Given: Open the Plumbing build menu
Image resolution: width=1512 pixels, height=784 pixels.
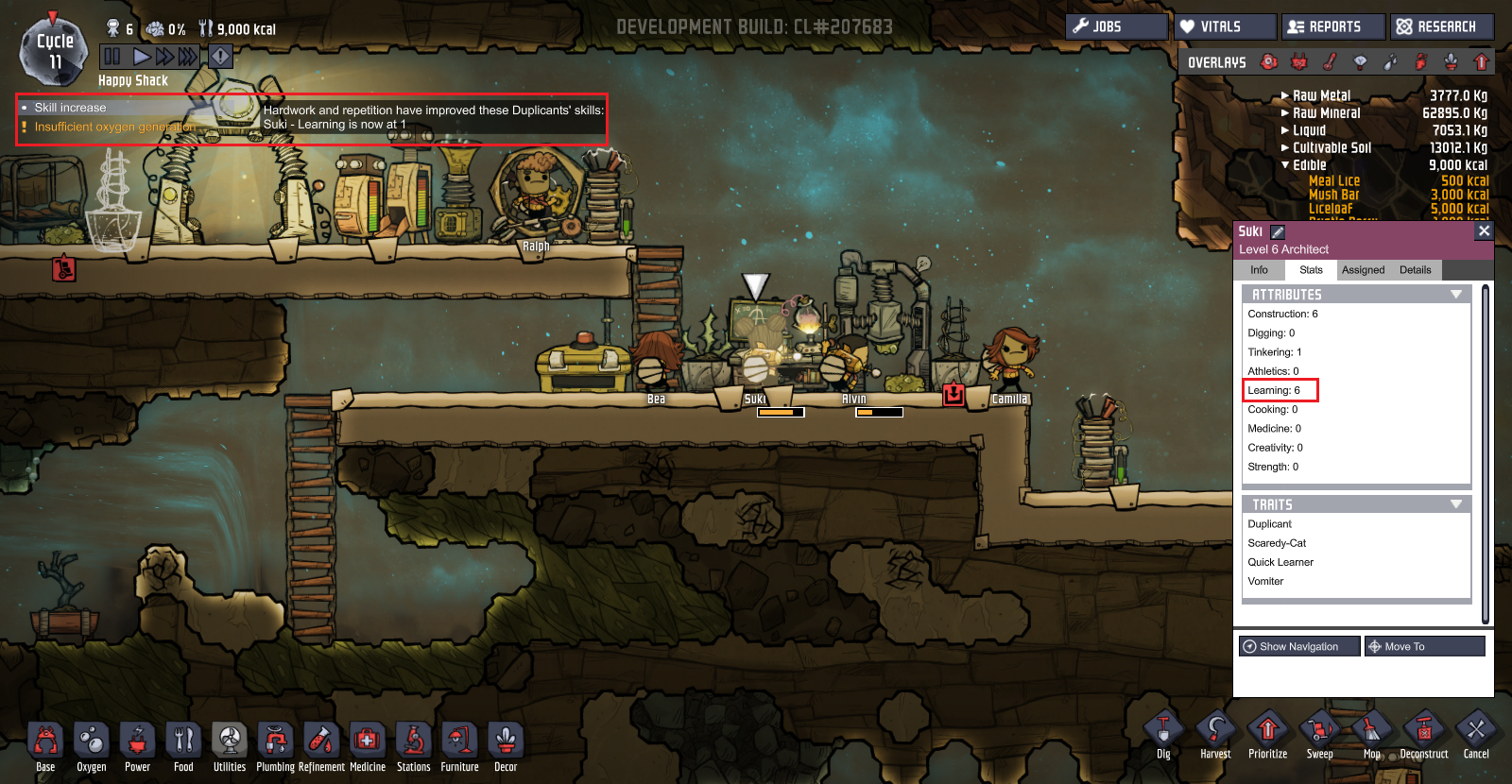Looking at the screenshot, I should coord(275,746).
